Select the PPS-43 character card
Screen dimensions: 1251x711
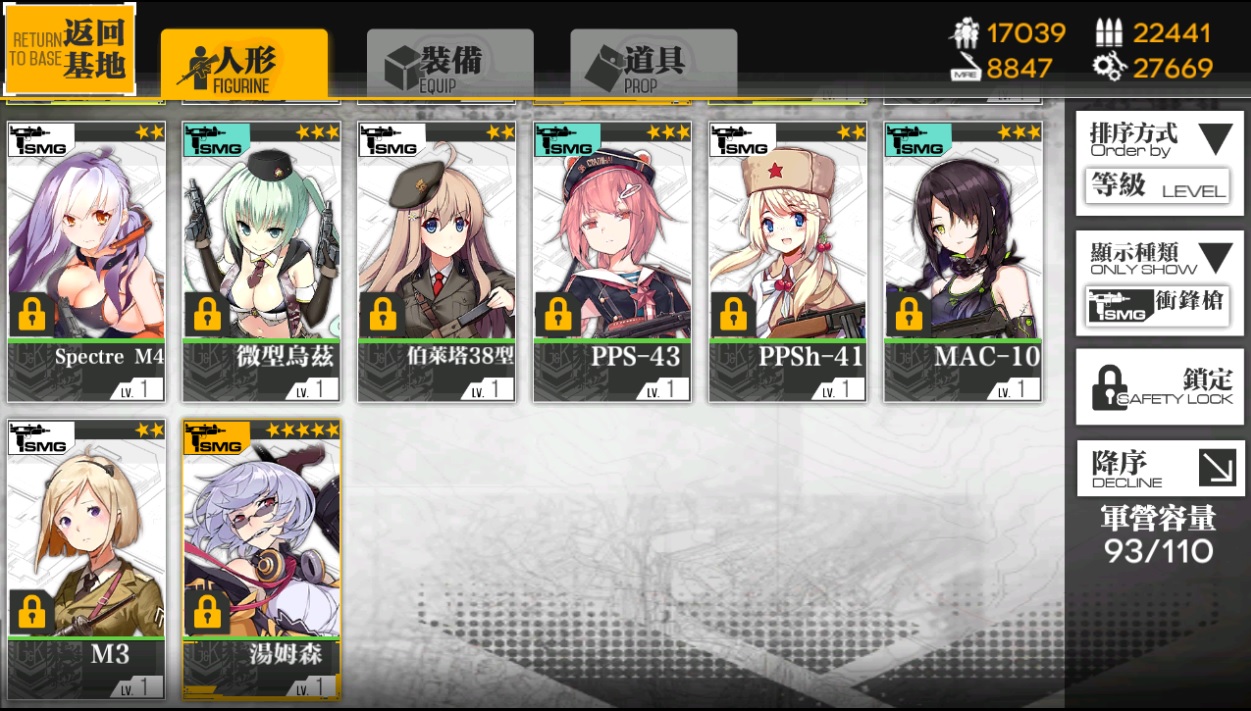[612, 261]
